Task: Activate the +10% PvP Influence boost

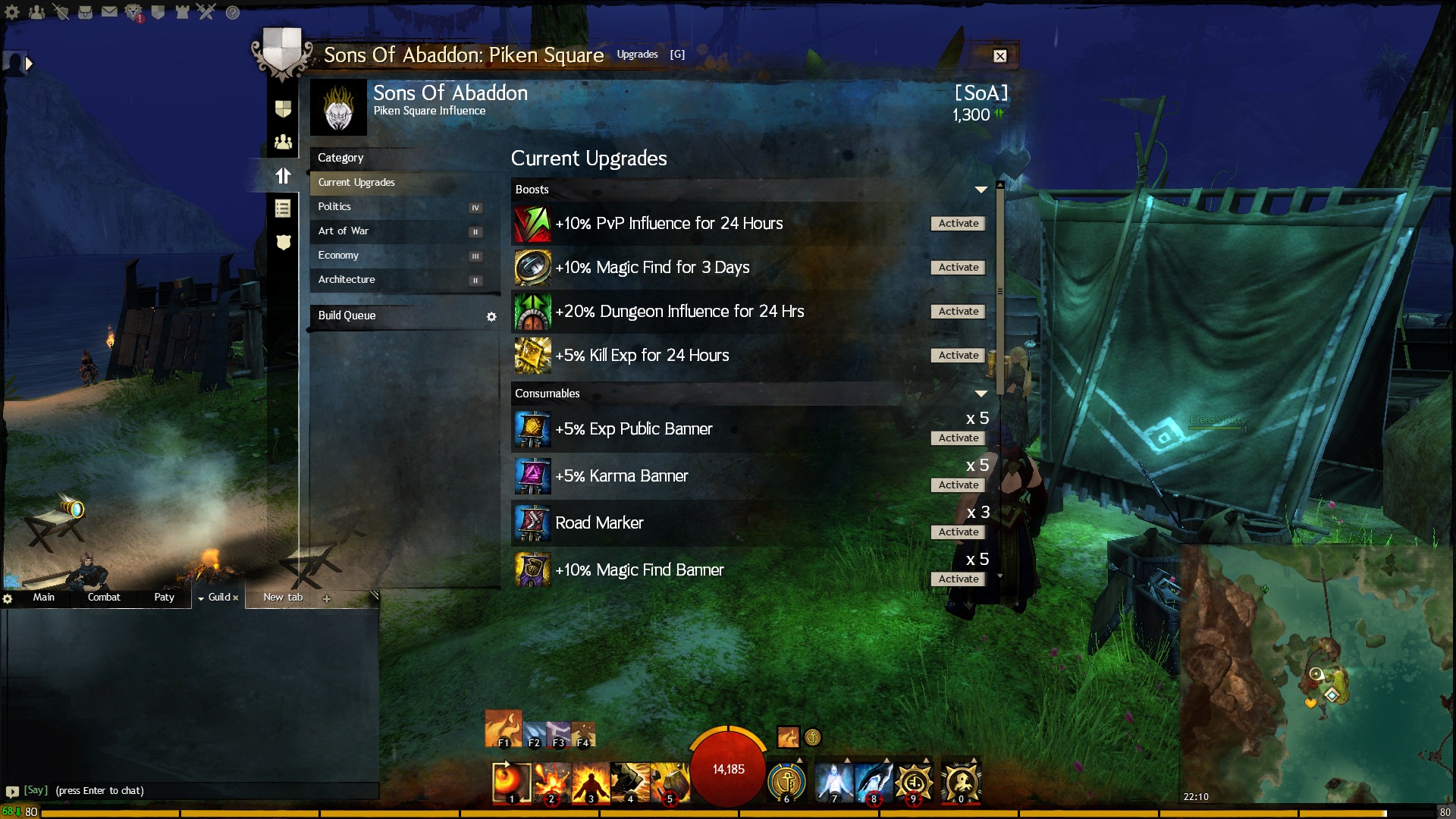Action: pos(958,224)
